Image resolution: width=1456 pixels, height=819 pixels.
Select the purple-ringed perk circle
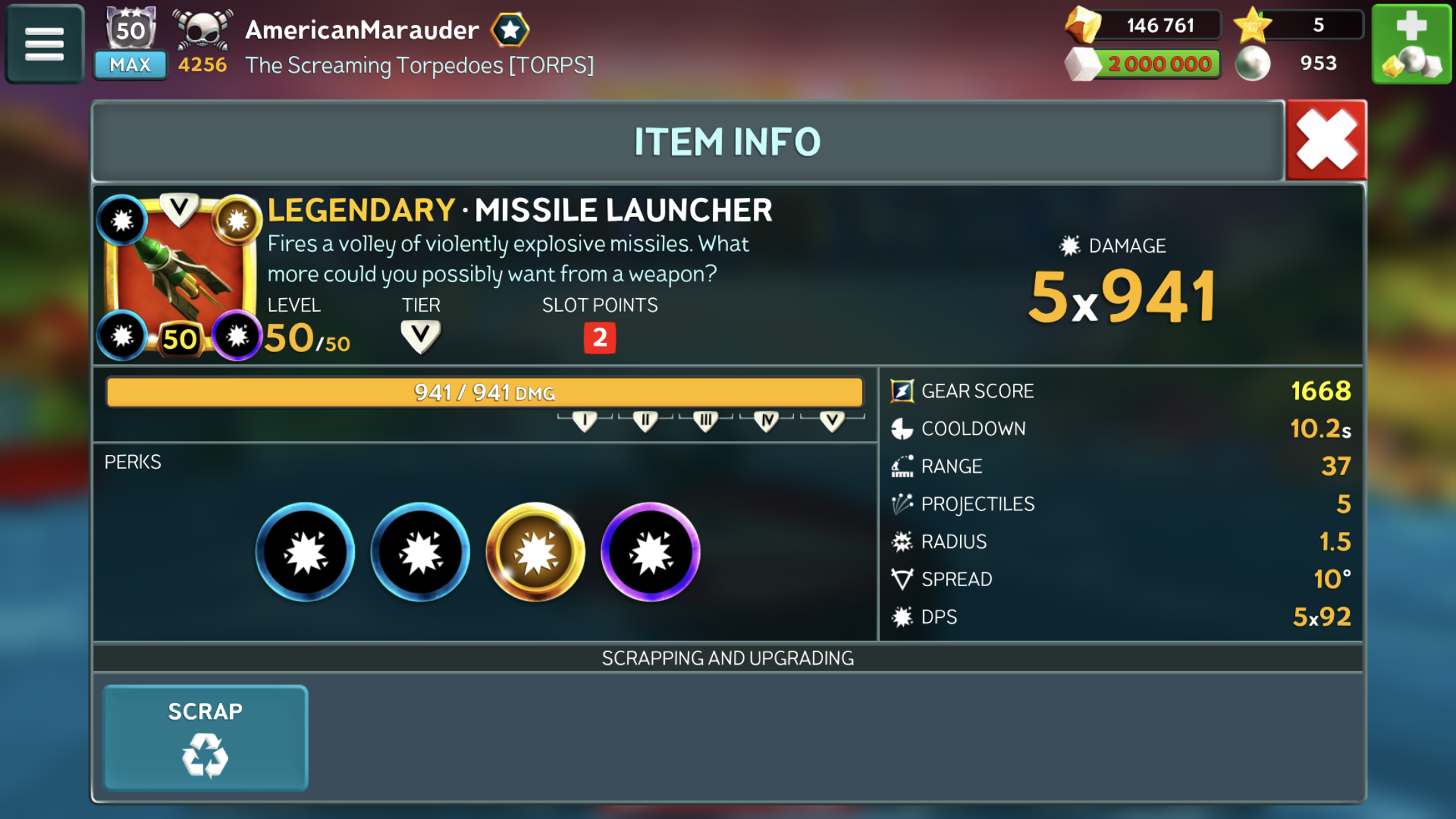(650, 552)
